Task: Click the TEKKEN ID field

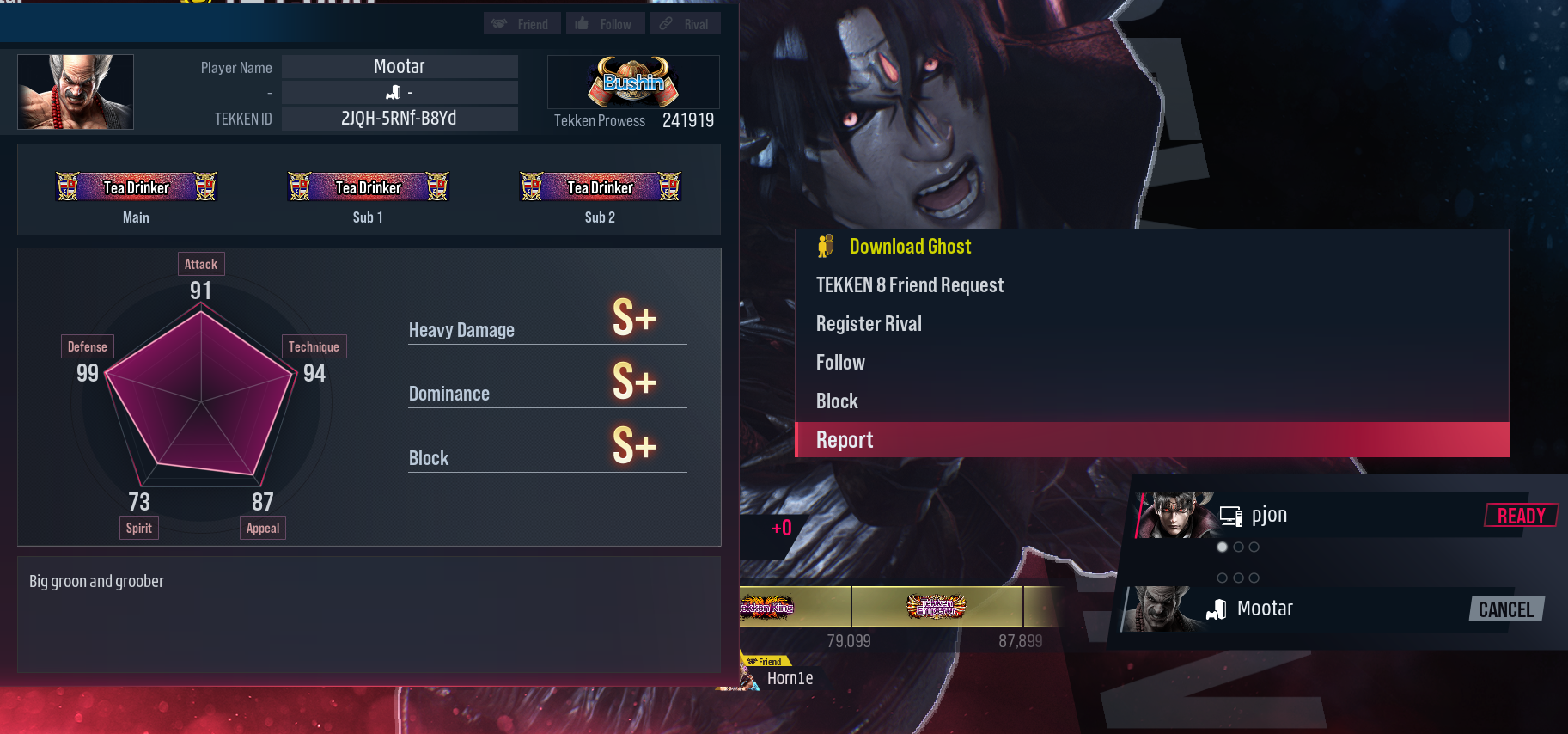Action: pyautogui.click(x=400, y=119)
